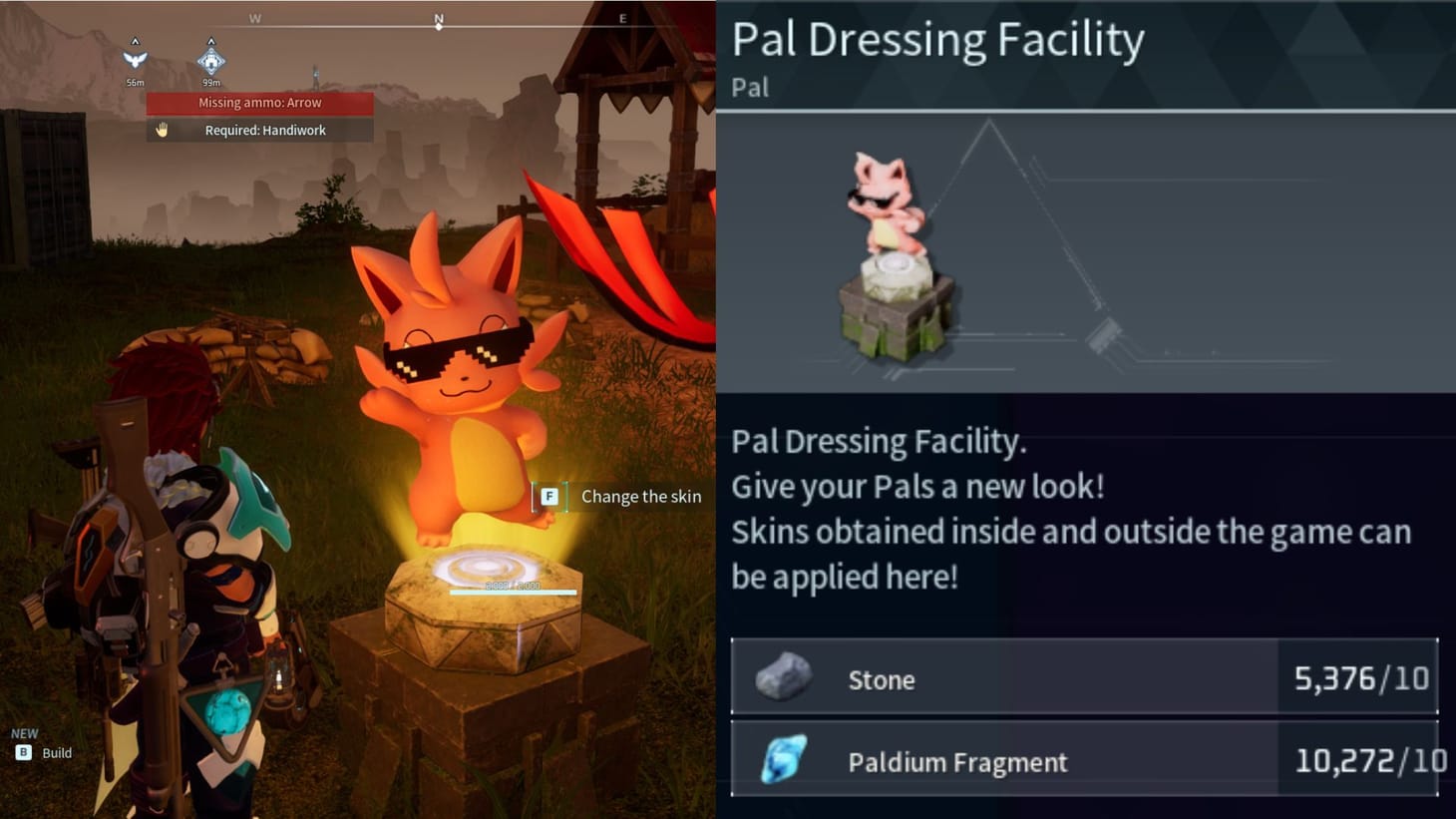The image size is (1456, 819).
Task: Click the Missing ammo: Arrow warning banner
Action: 260,102
